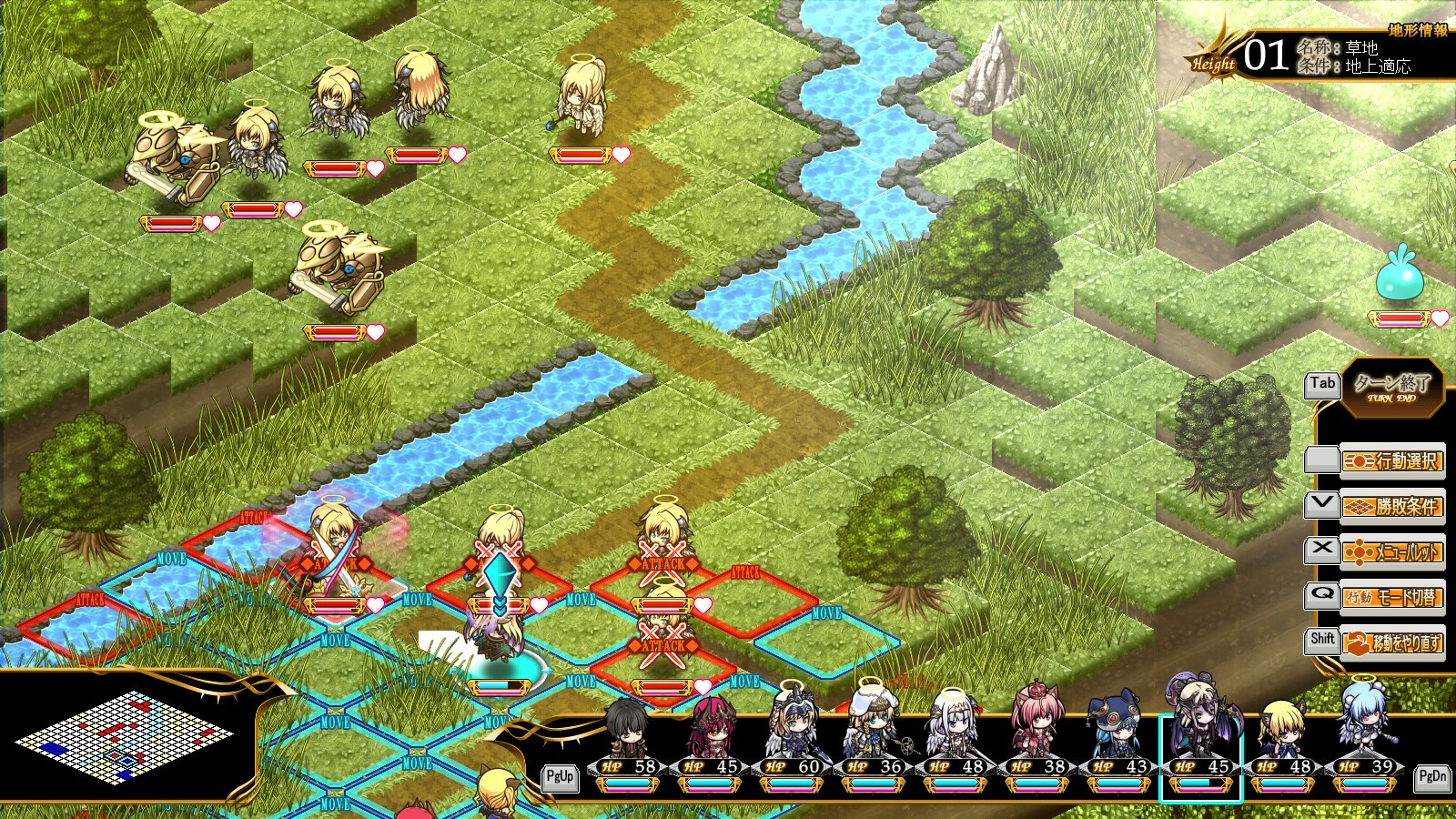Toggle the モード切替 mode switch
Screen dimensions: 1456x819
pos(1392,597)
